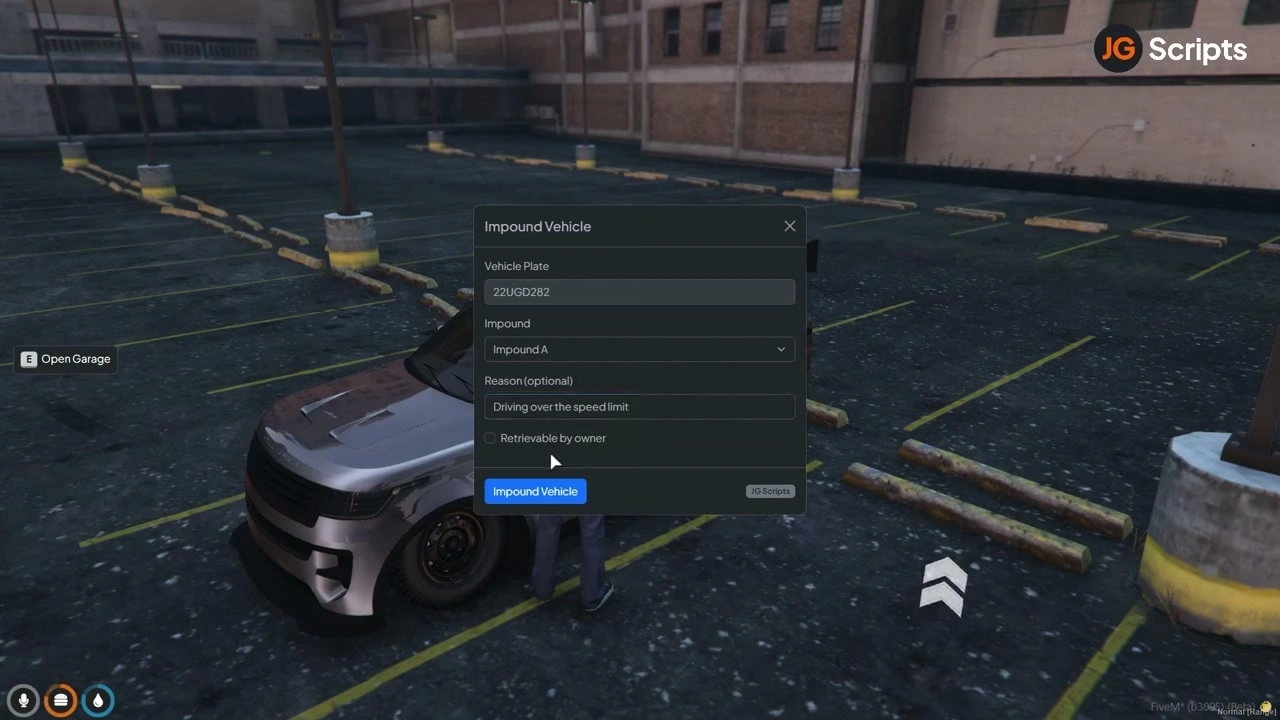The image size is (1280, 720).
Task: Open the Impound selection dropdown
Action: pos(639,349)
